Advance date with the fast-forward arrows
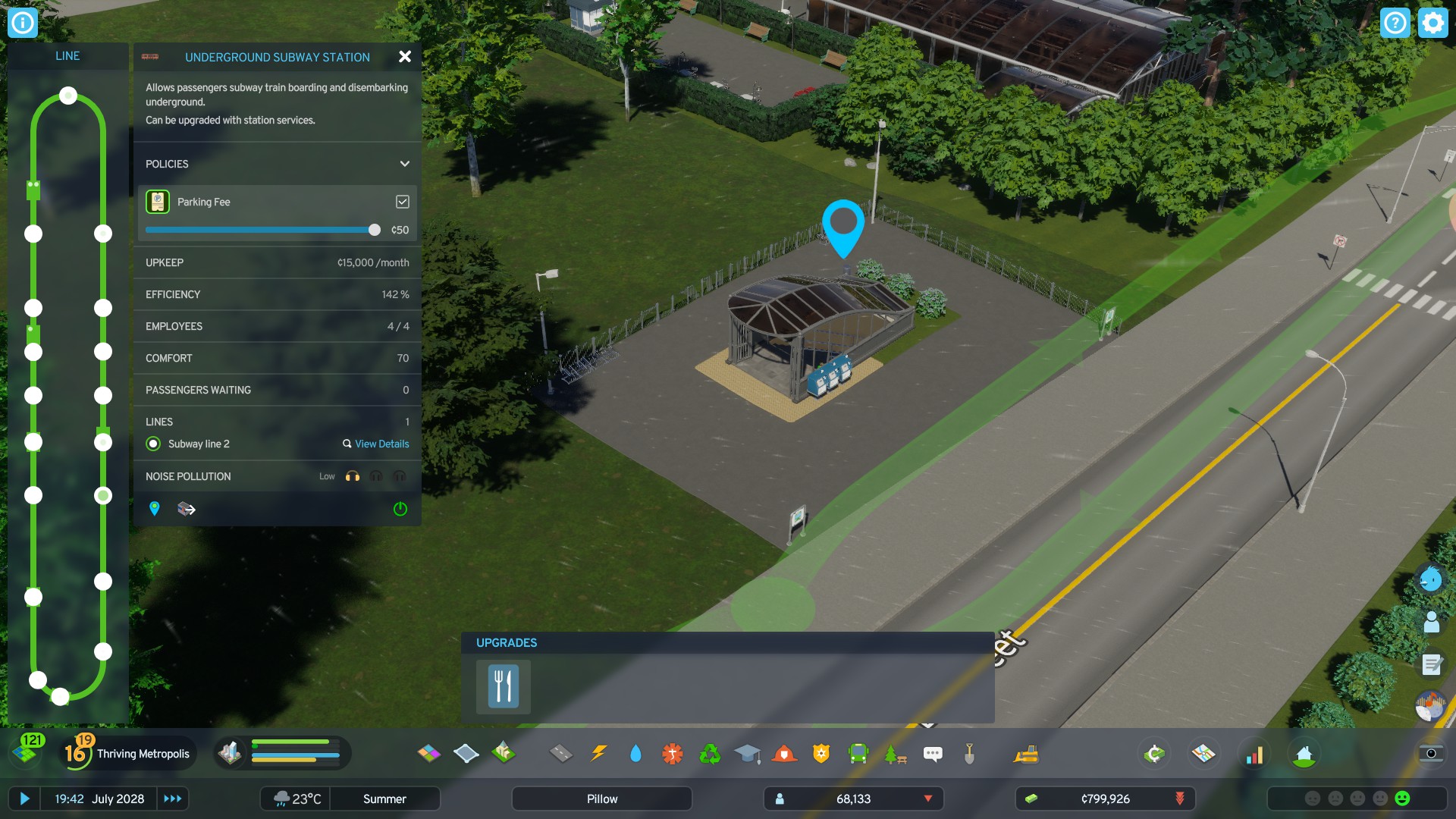The width and height of the screenshot is (1456, 819). [x=173, y=799]
